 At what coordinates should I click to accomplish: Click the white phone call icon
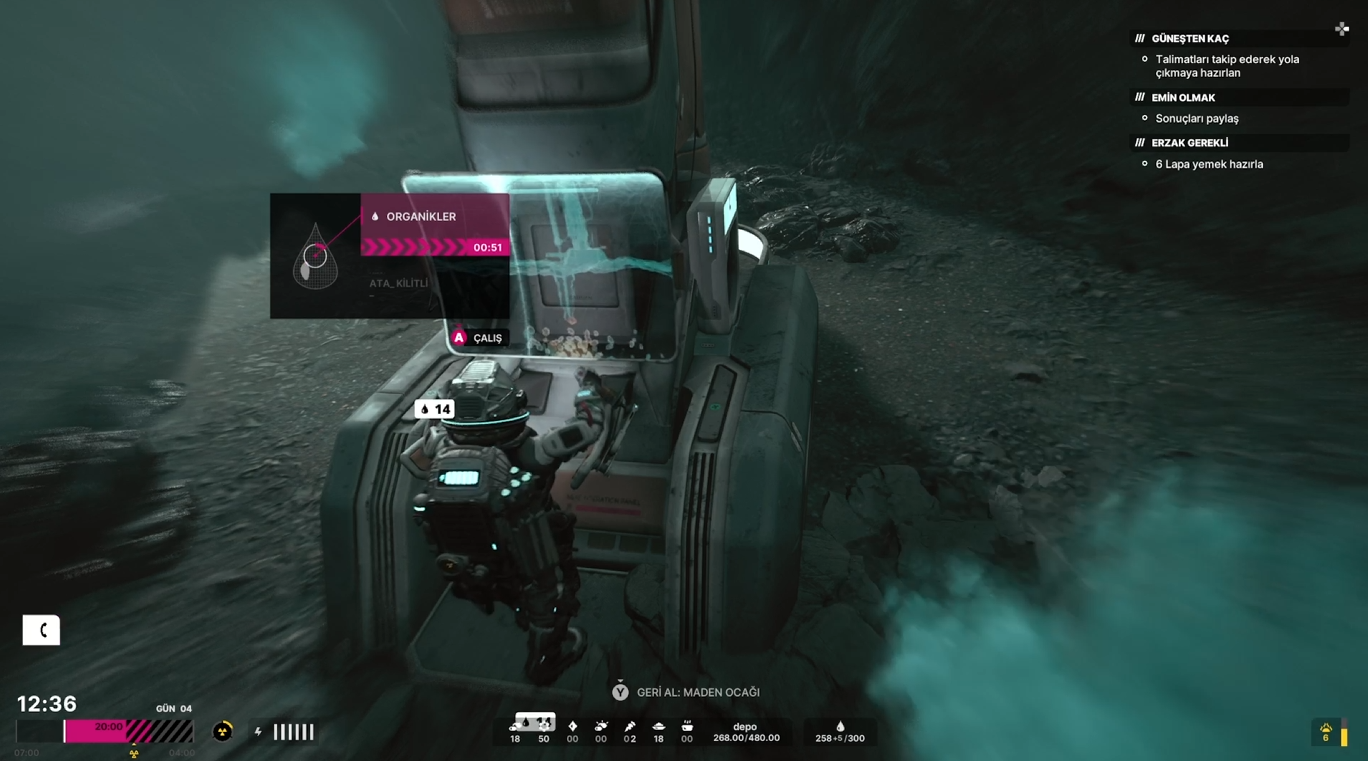click(41, 630)
